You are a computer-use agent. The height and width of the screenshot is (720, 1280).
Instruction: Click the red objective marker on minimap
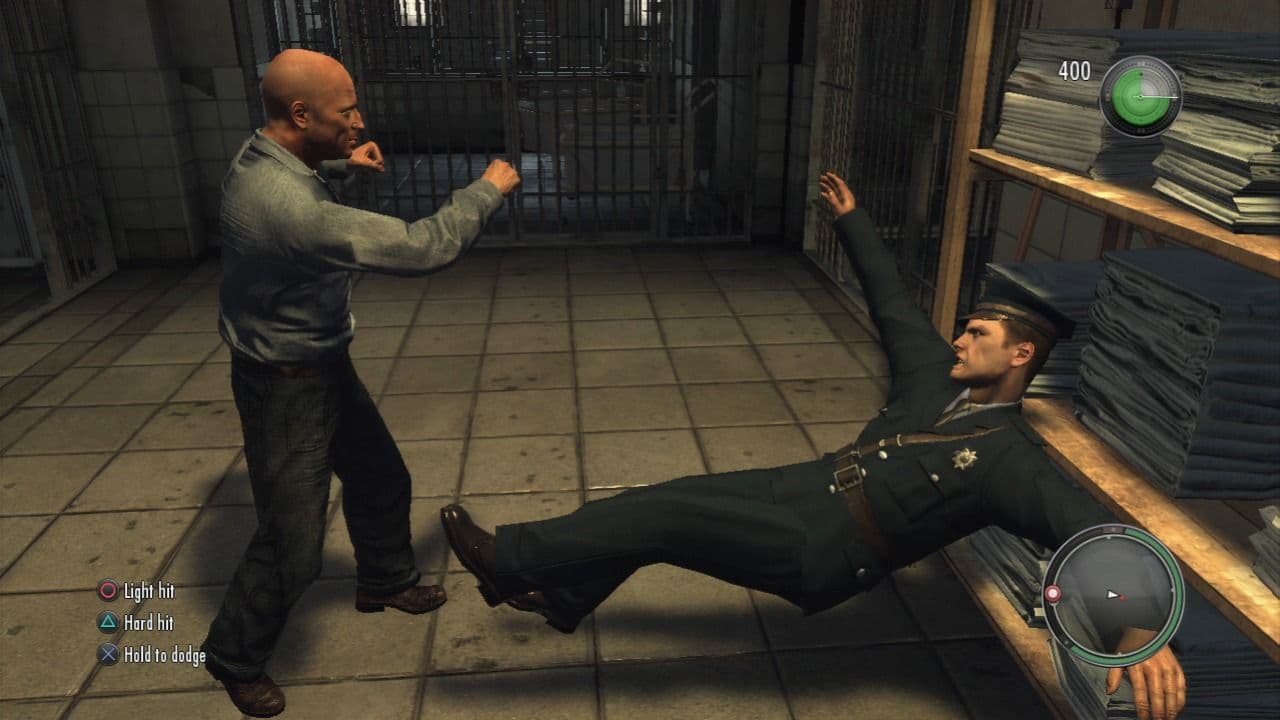[x=1052, y=593]
